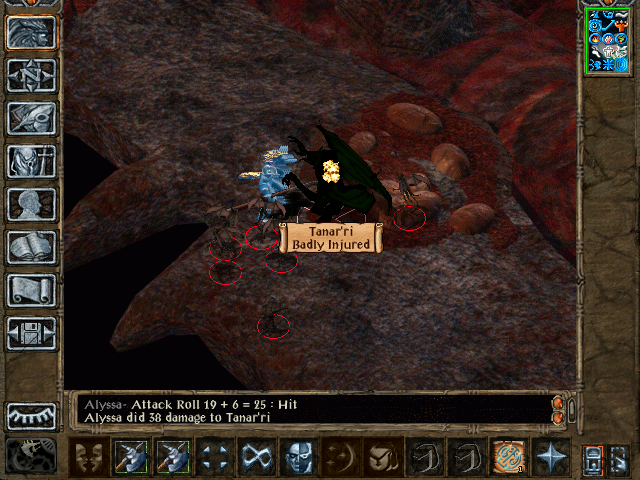
Task: Use the orange swirl quick item
Action: pos(508,458)
